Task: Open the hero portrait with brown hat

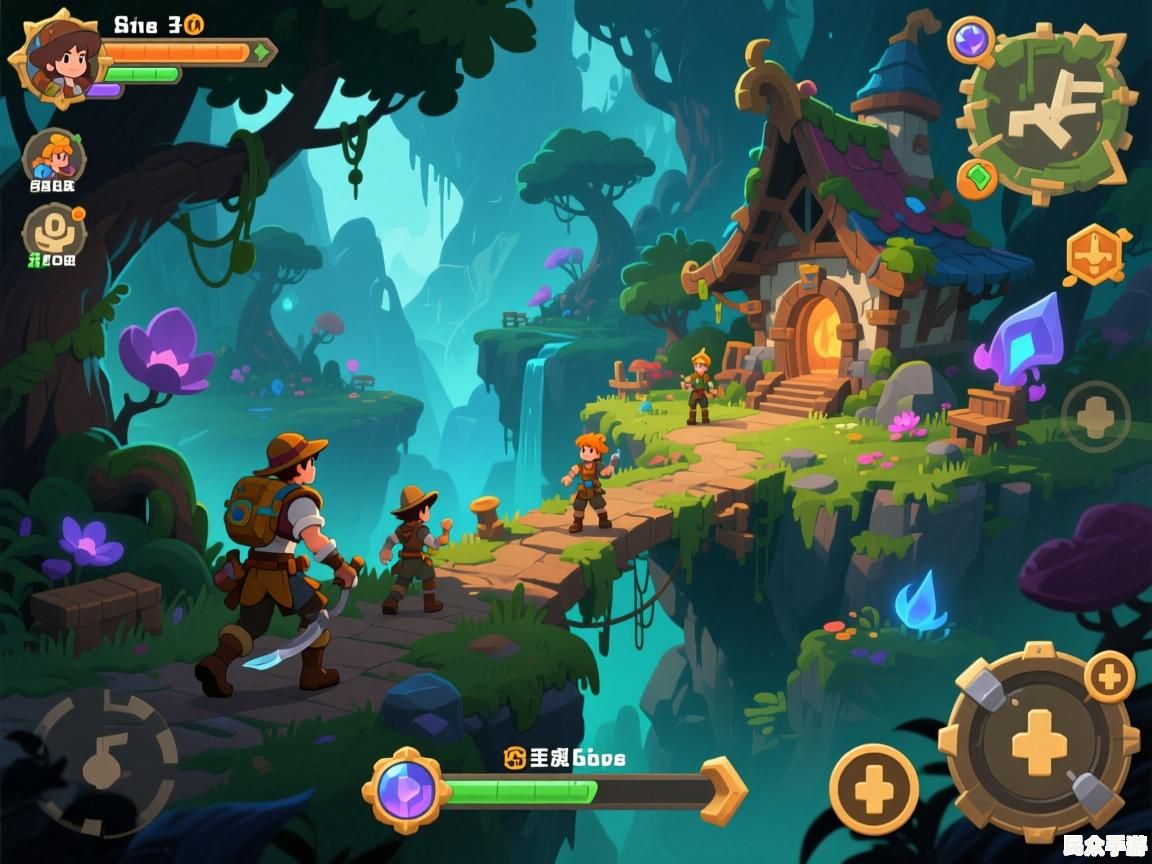Action: pyautogui.click(x=58, y=58)
